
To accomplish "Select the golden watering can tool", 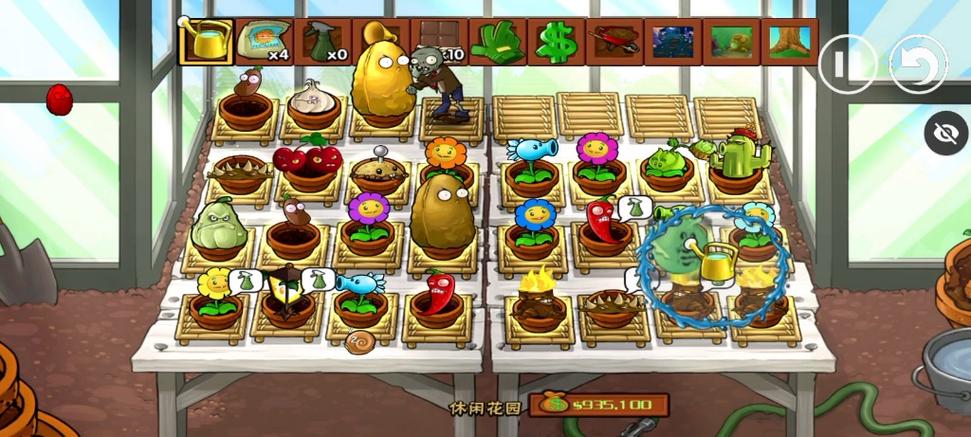I will [206, 40].
